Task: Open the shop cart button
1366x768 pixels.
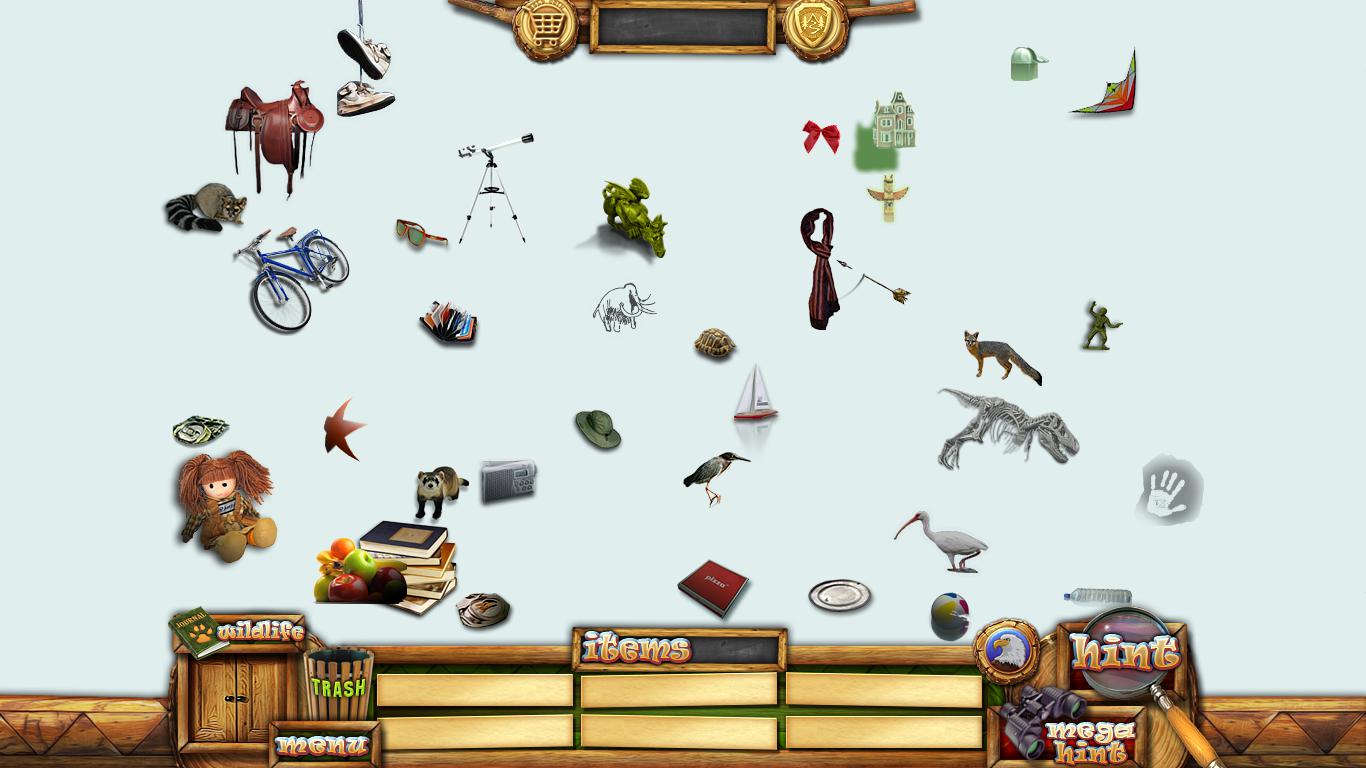Action: [x=545, y=28]
